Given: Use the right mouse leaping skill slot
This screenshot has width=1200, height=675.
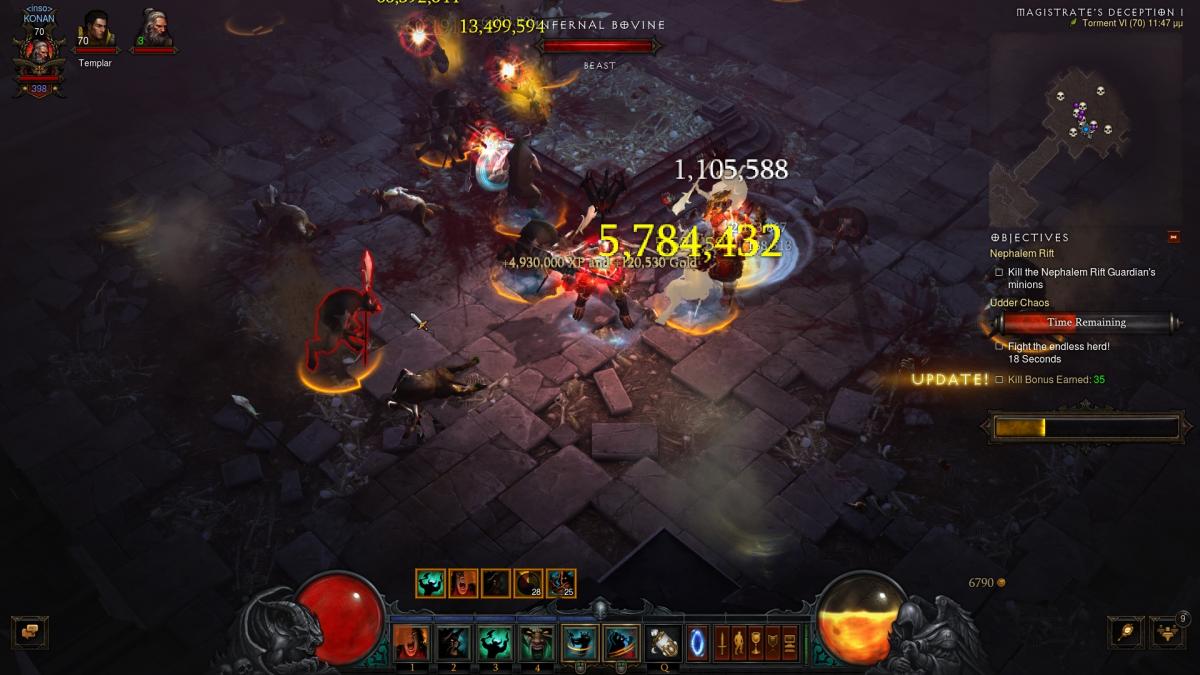Looking at the screenshot, I should pyautogui.click(x=622, y=642).
